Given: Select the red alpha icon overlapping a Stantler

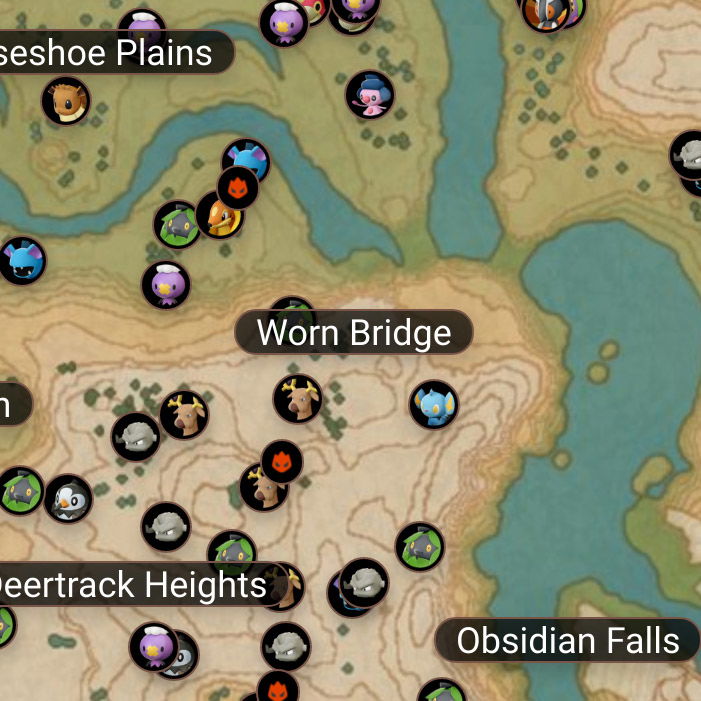Looking at the screenshot, I should click(x=282, y=461).
